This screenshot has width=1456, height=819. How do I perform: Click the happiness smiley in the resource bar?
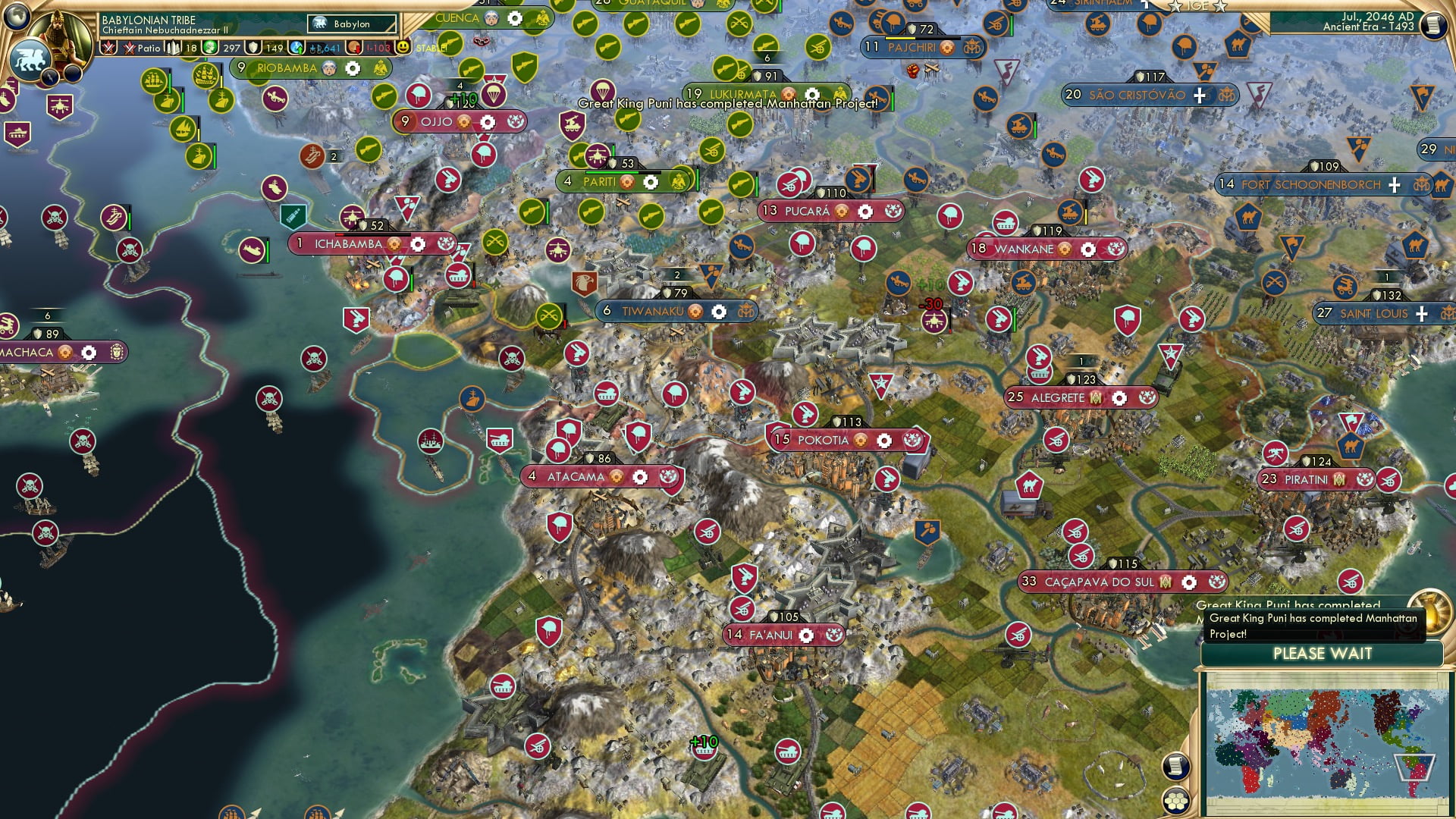pyautogui.click(x=402, y=49)
